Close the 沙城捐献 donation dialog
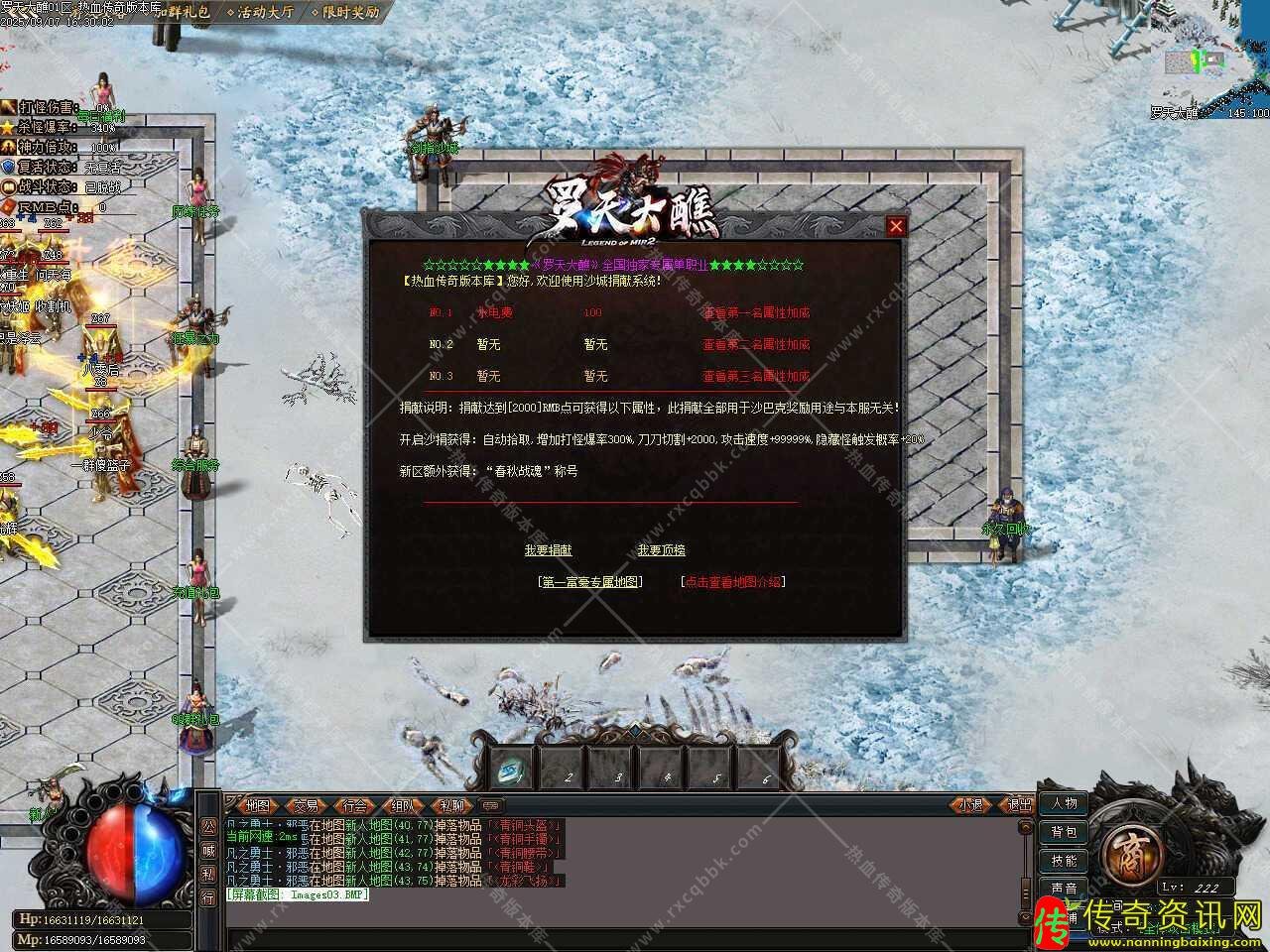This screenshot has width=1270, height=952. pyautogui.click(x=896, y=226)
